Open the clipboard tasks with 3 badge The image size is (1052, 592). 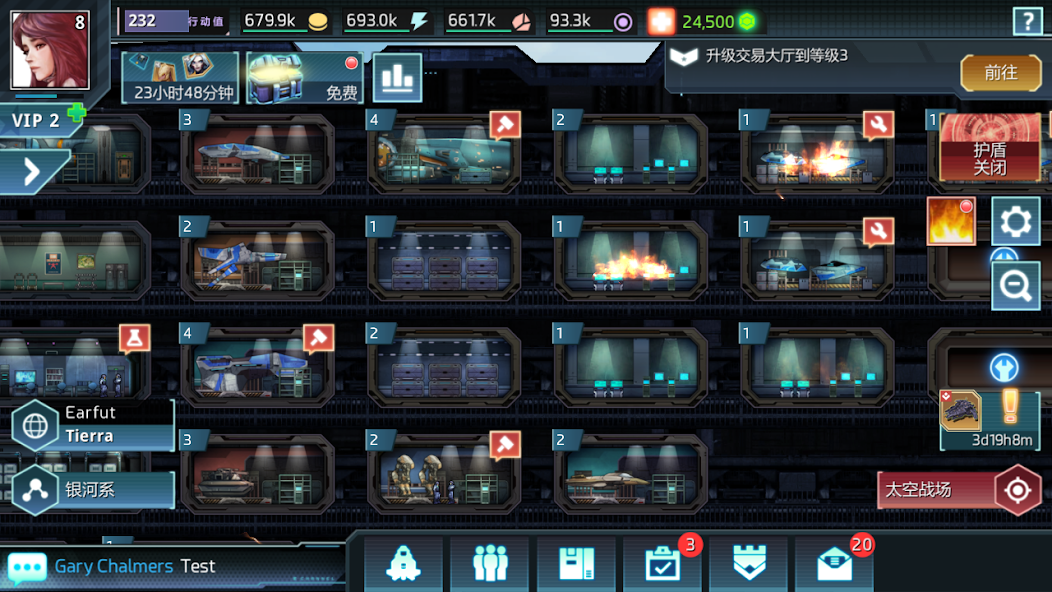tap(663, 565)
